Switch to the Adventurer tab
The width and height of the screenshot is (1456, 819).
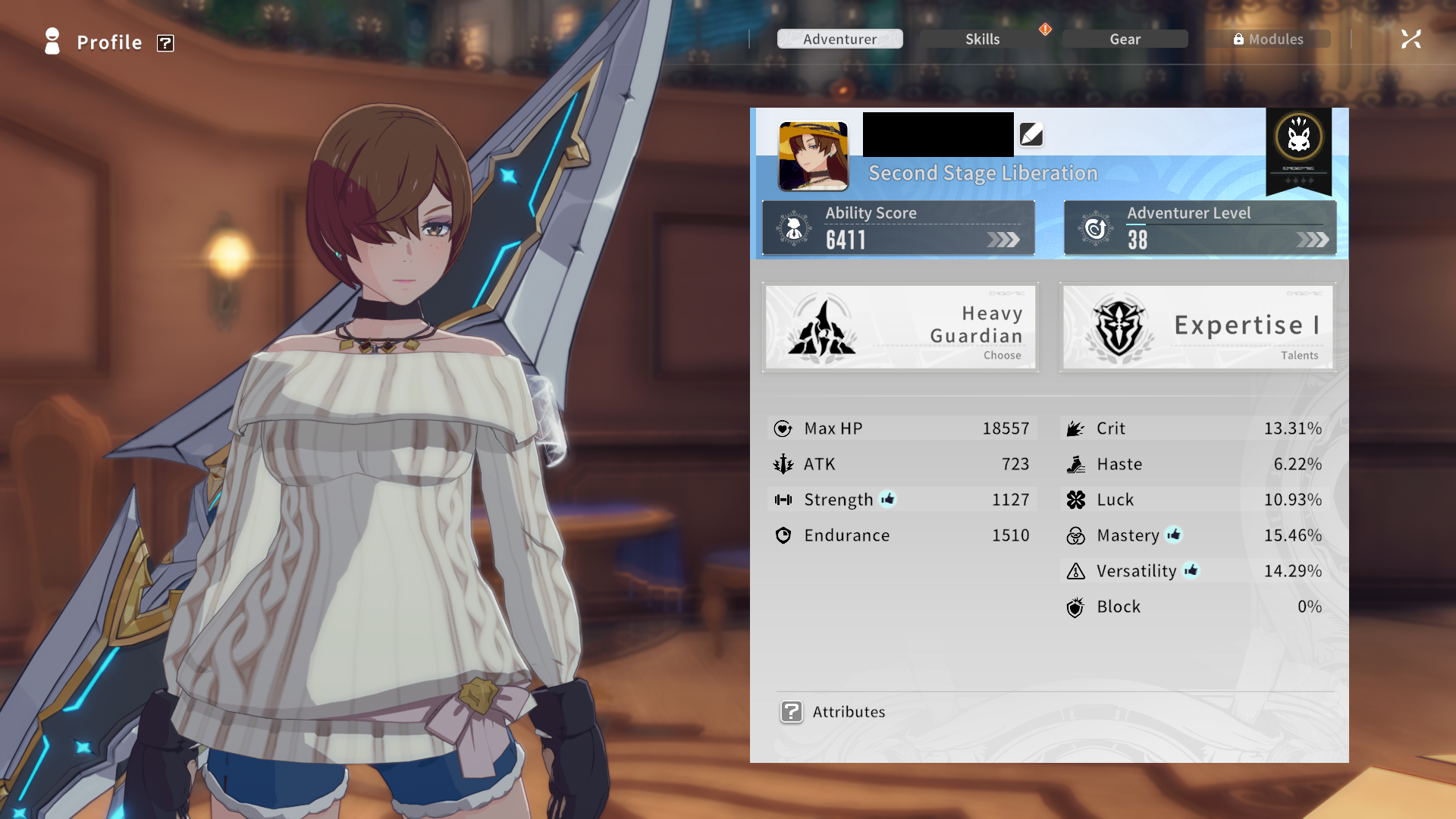click(839, 39)
